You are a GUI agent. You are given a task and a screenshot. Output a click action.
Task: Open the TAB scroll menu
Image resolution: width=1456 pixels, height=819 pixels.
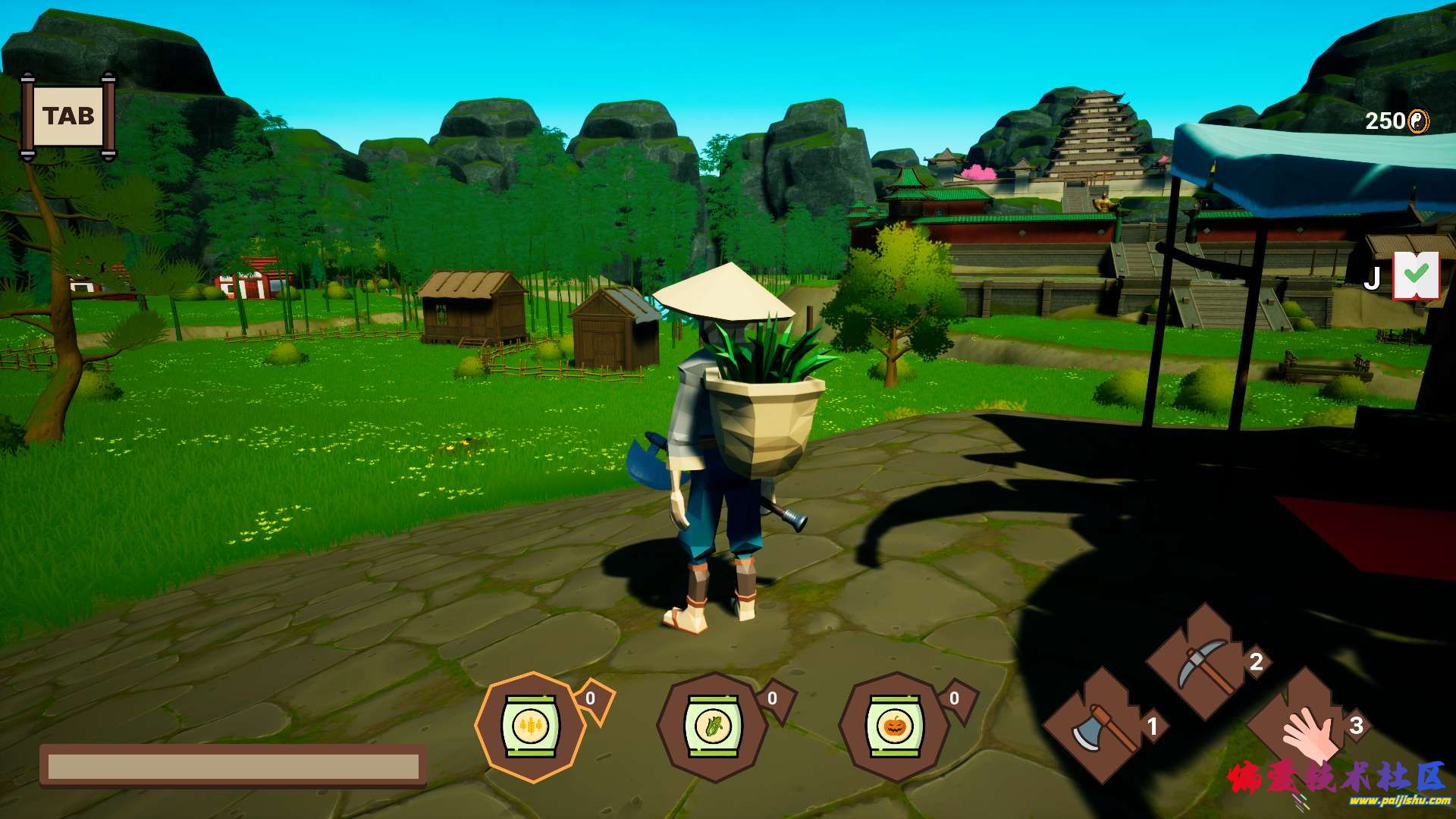coord(68,117)
